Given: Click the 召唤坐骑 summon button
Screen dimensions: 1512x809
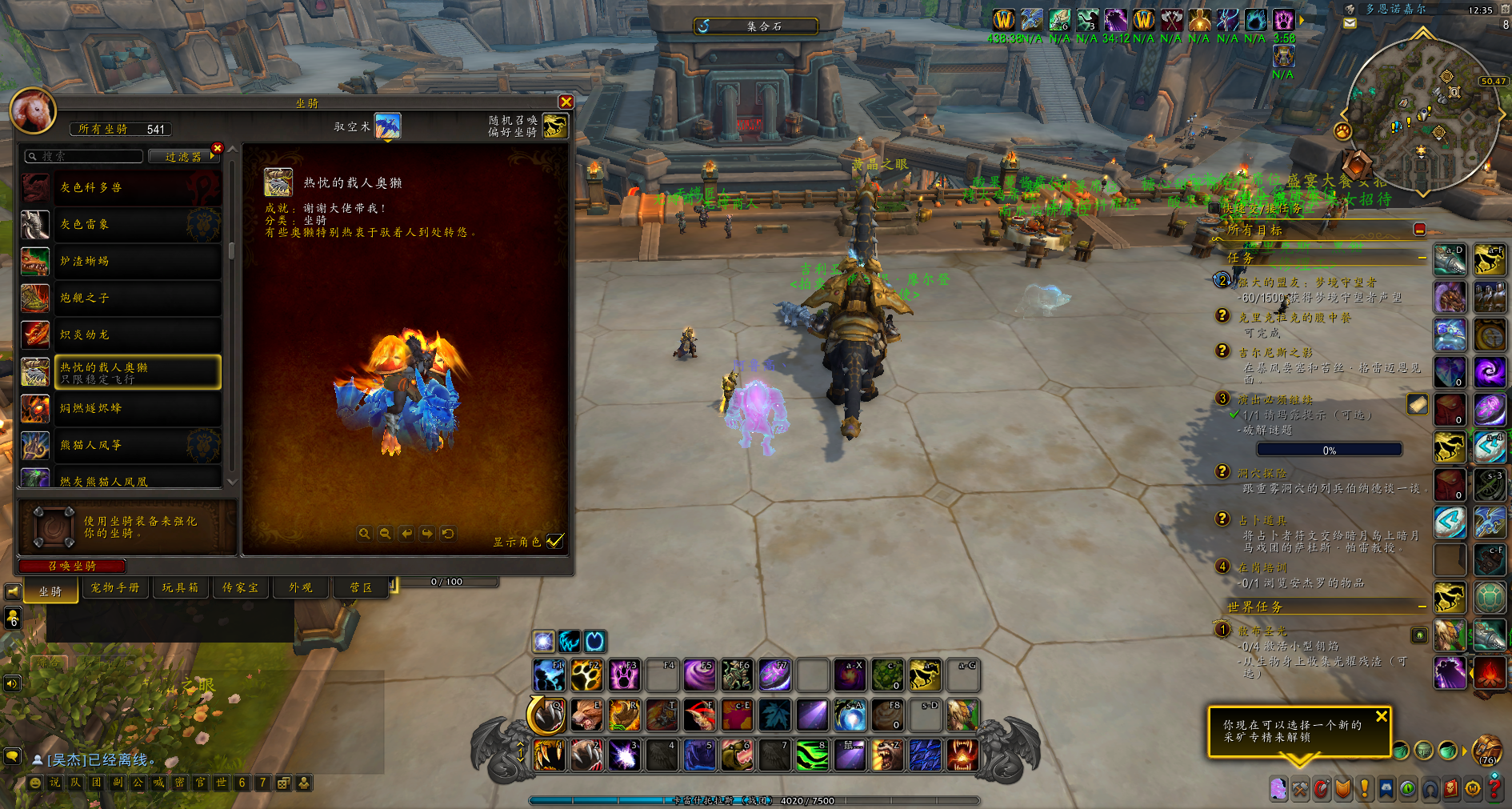Looking at the screenshot, I should 72,566.
